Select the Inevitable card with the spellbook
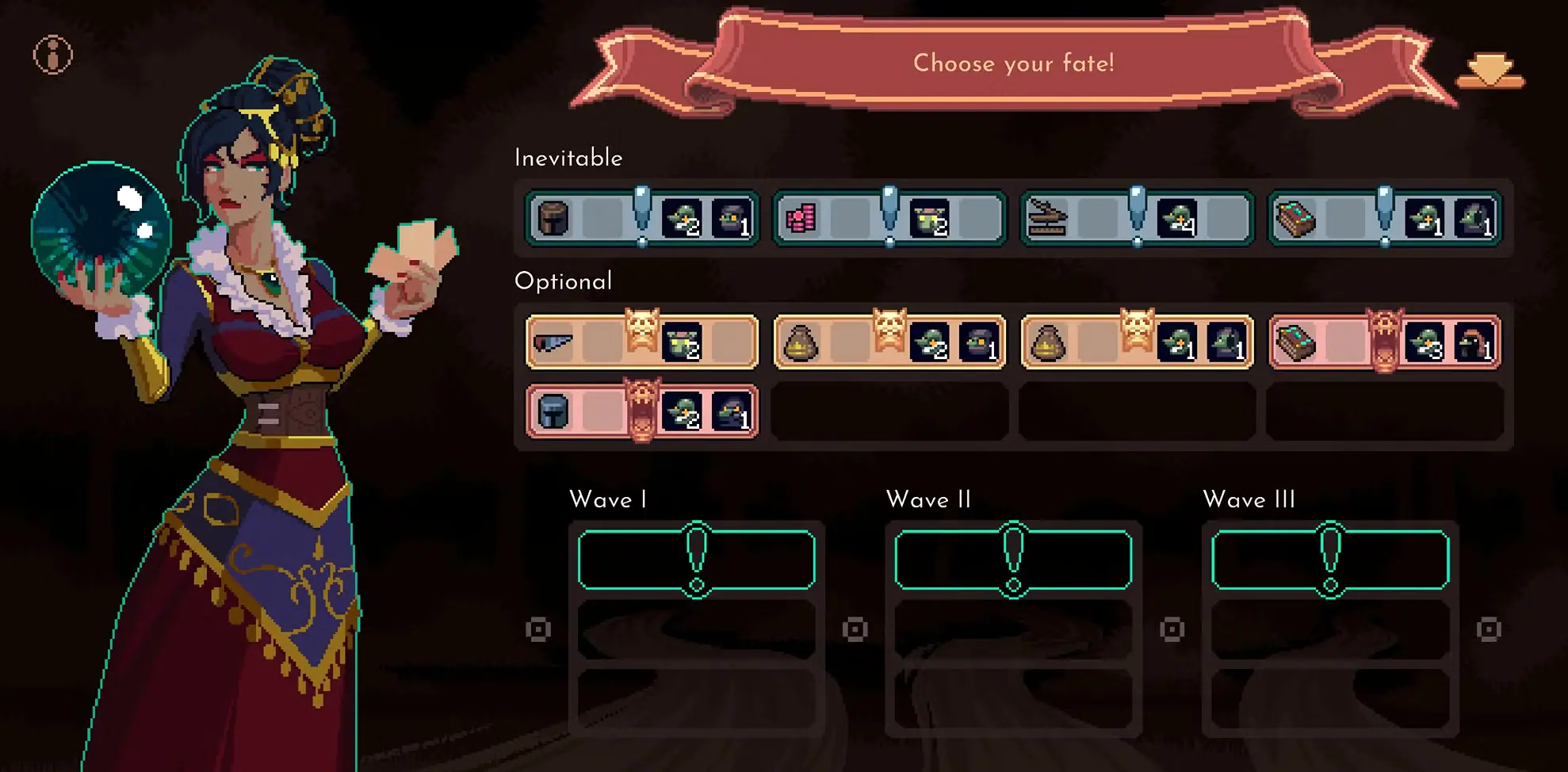This screenshot has width=1568, height=772. point(1384,218)
